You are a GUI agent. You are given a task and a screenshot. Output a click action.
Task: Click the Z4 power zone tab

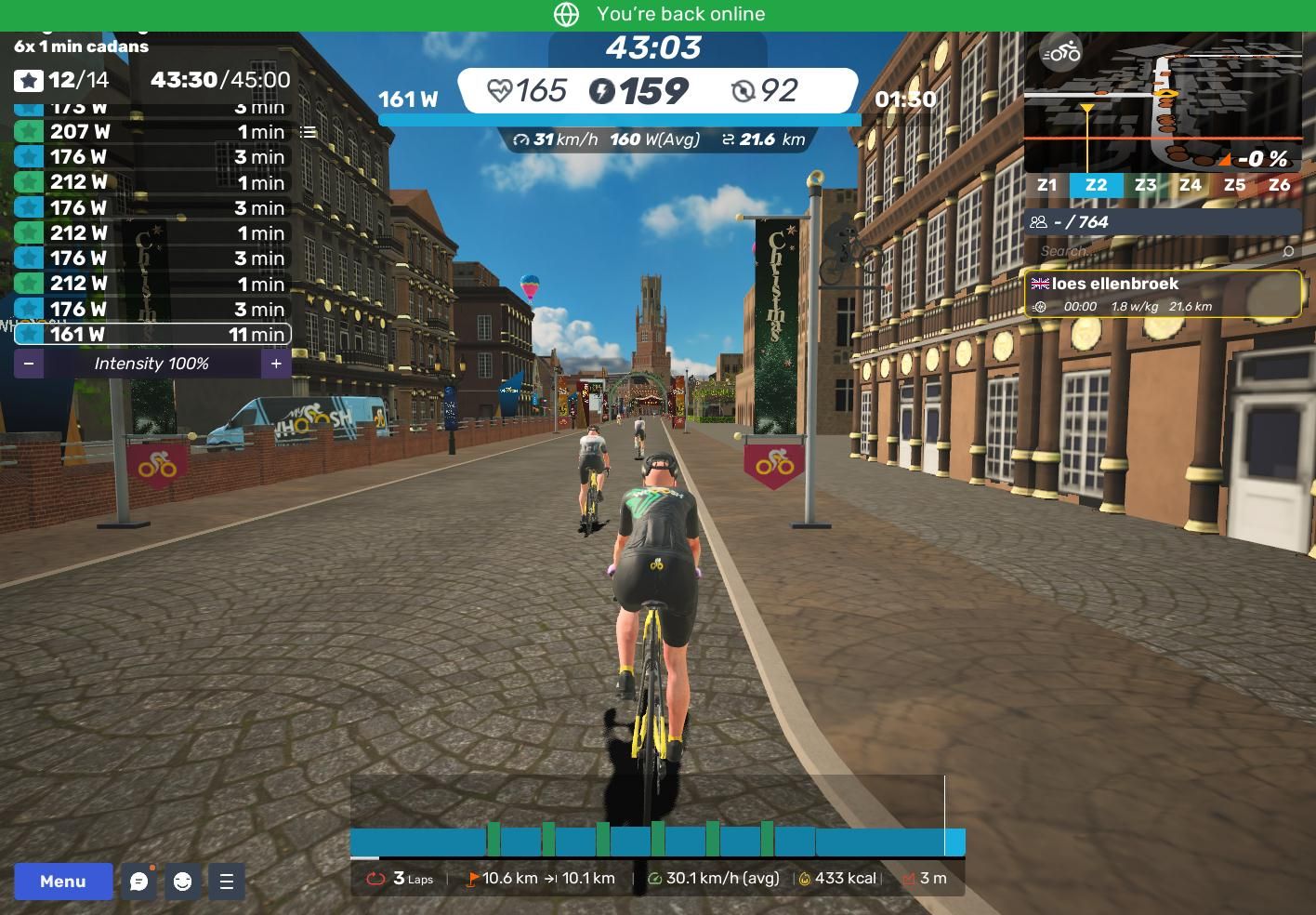click(1190, 185)
